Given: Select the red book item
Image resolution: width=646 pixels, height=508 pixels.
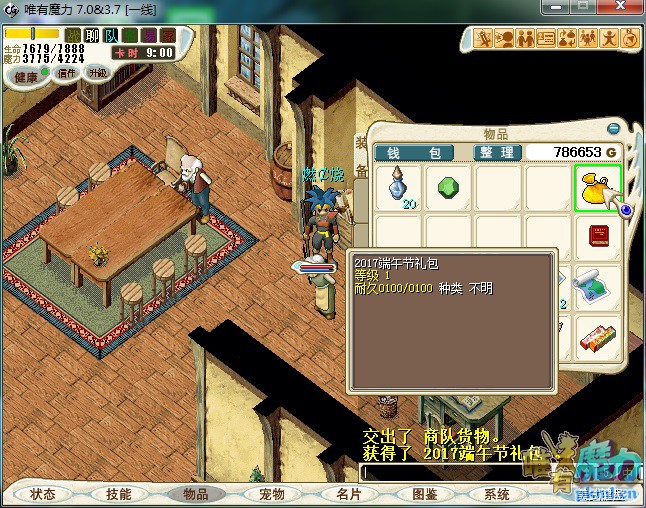Looking at the screenshot, I should tap(598, 237).
